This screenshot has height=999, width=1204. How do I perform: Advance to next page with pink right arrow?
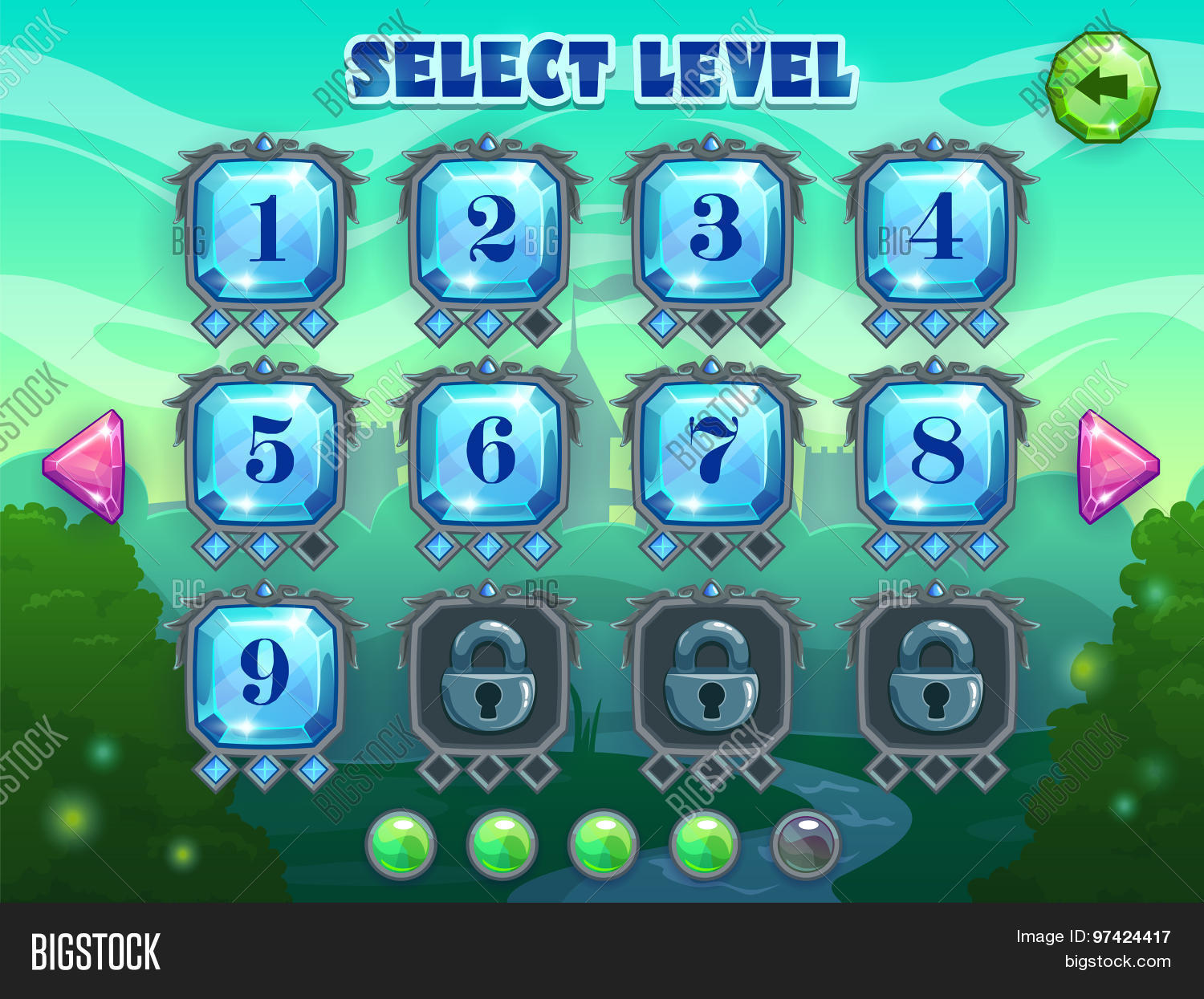click(1116, 466)
